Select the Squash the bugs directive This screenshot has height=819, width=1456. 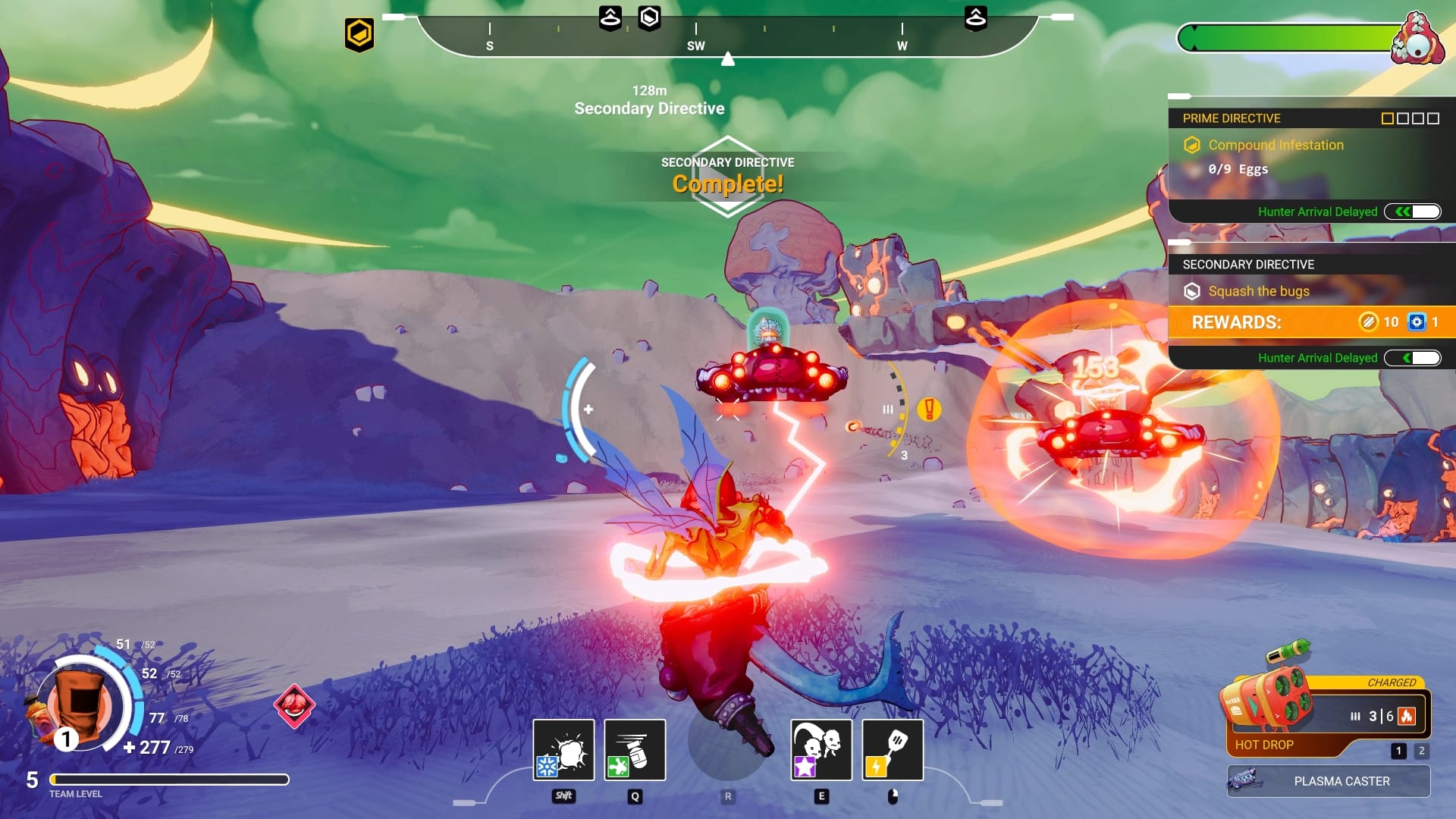click(1259, 291)
